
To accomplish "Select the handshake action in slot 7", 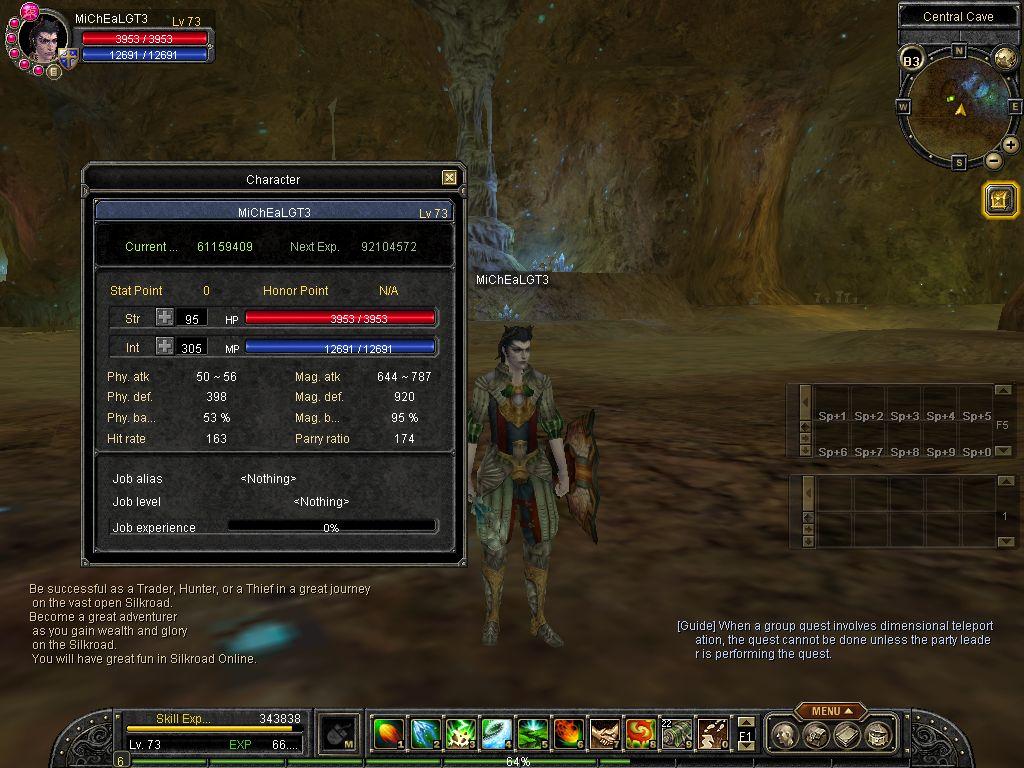I will pyautogui.click(x=604, y=735).
